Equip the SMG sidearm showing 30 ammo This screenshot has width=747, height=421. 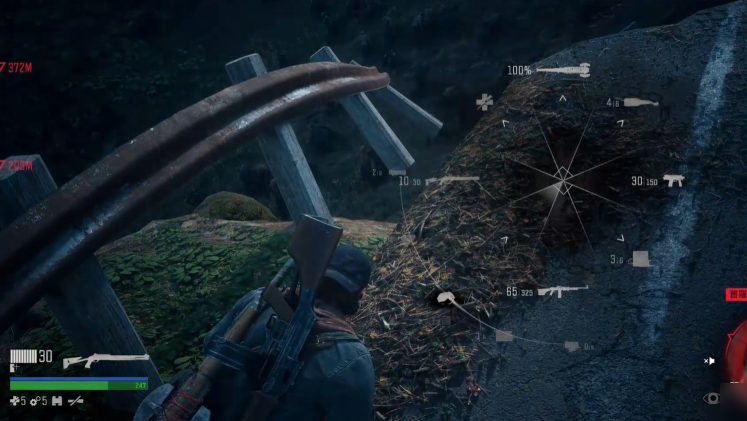tap(673, 180)
